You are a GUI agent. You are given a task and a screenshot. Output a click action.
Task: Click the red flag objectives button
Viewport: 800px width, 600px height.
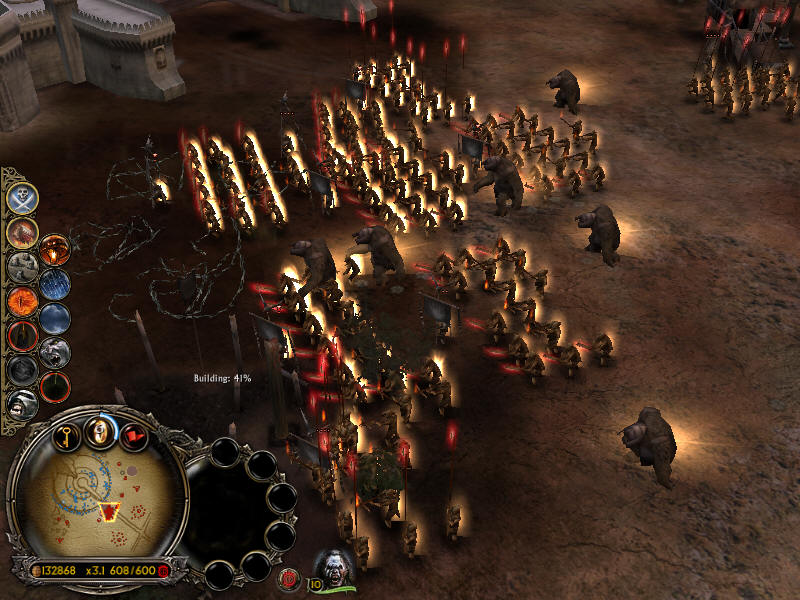(x=133, y=436)
